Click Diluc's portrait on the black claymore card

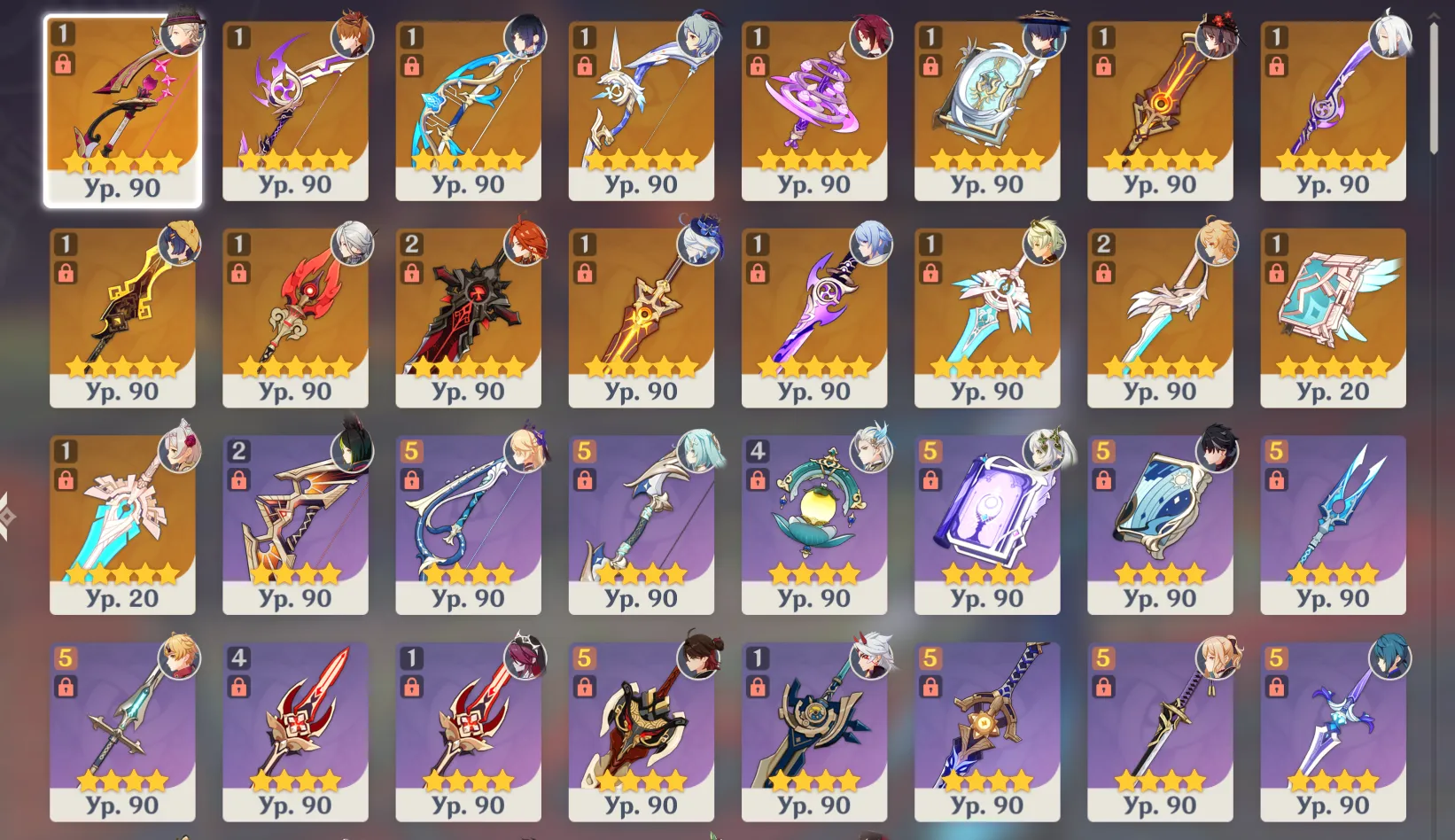click(x=525, y=241)
